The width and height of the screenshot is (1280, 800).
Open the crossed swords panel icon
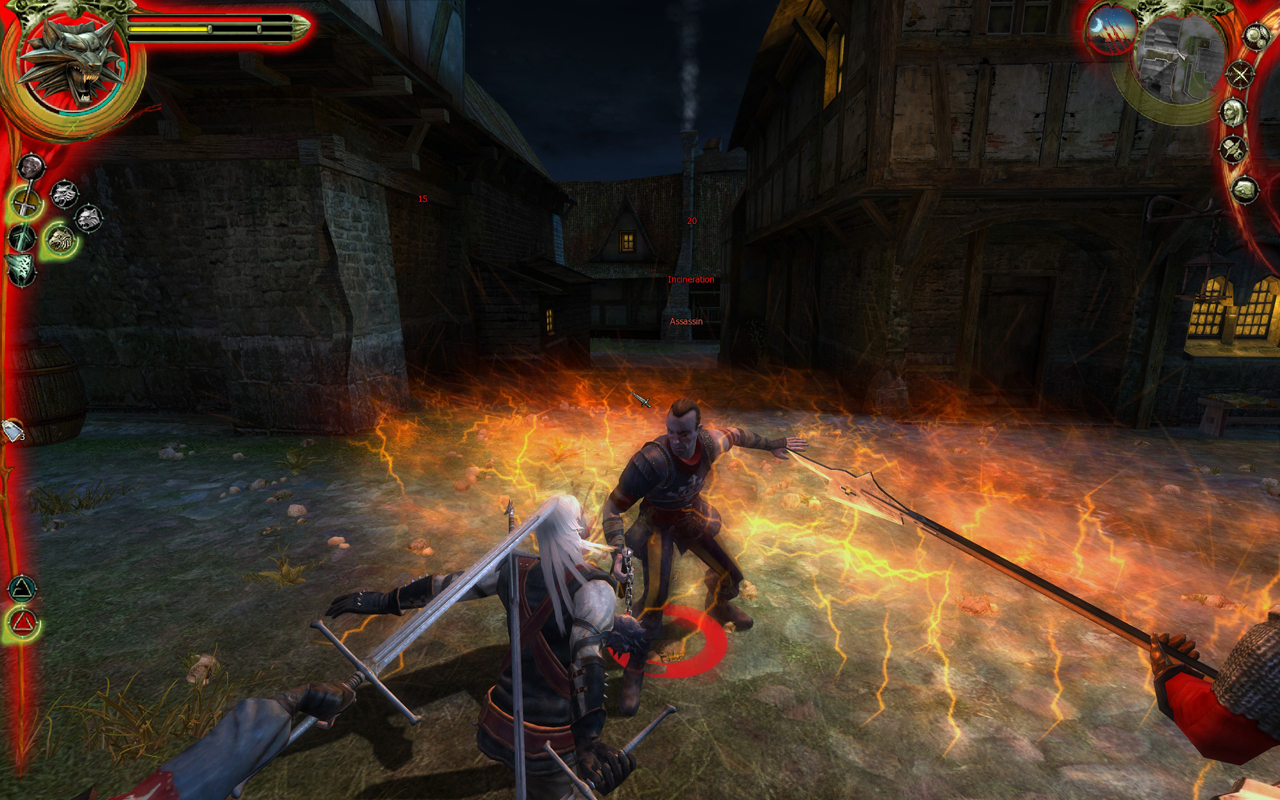1240,73
